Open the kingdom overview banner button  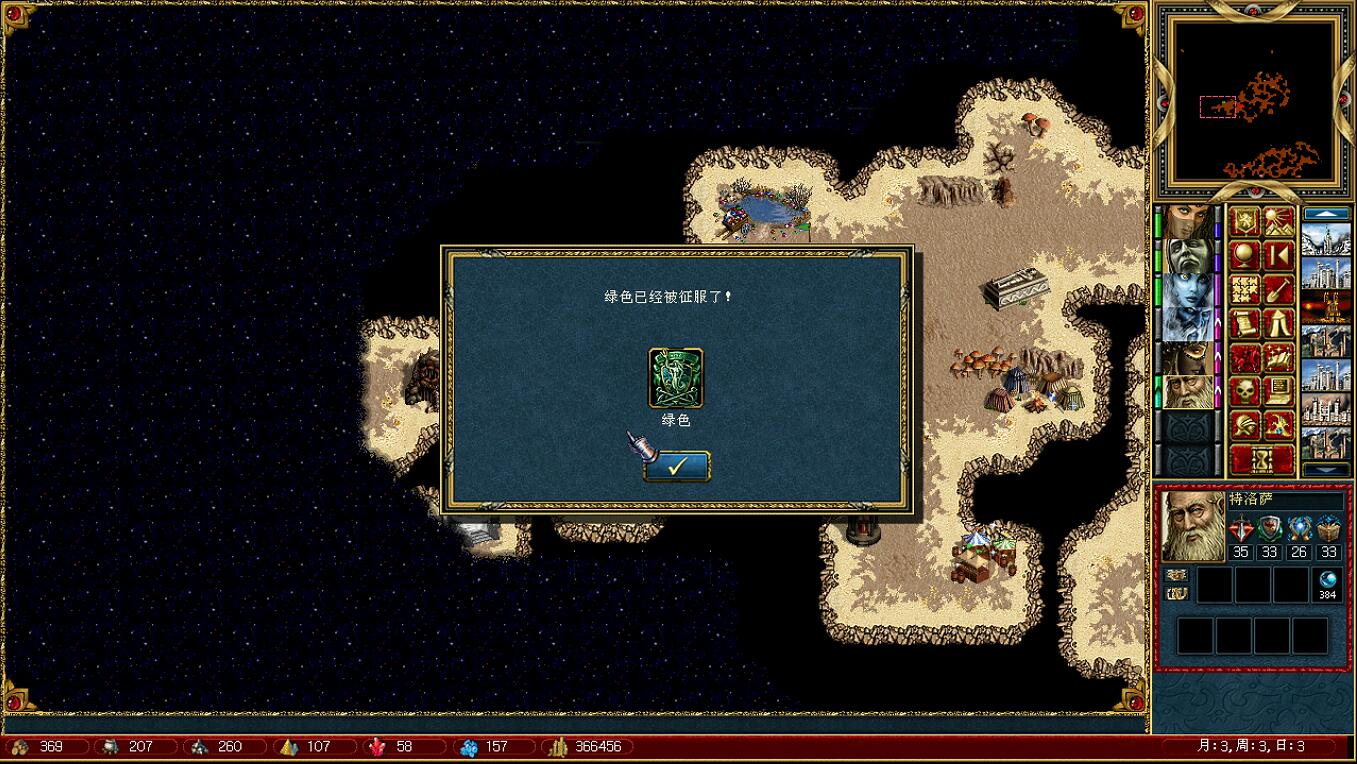[x=1244, y=222]
